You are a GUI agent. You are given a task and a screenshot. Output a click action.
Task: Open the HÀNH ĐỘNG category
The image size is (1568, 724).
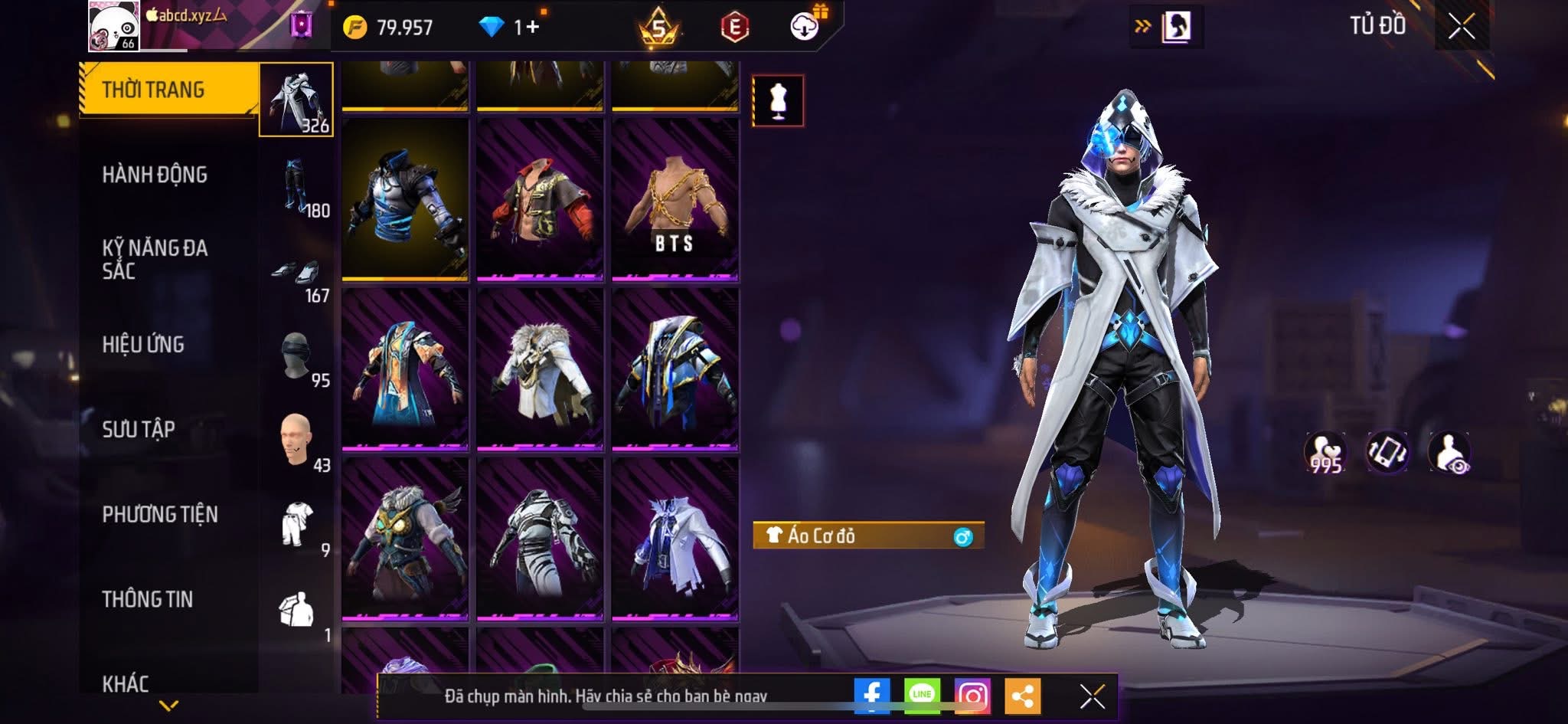tap(155, 175)
